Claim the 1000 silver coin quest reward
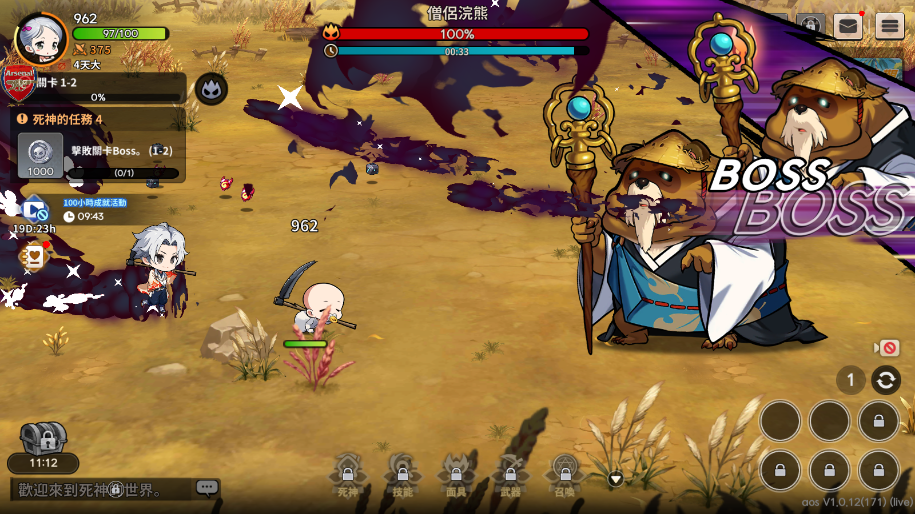 [41, 156]
